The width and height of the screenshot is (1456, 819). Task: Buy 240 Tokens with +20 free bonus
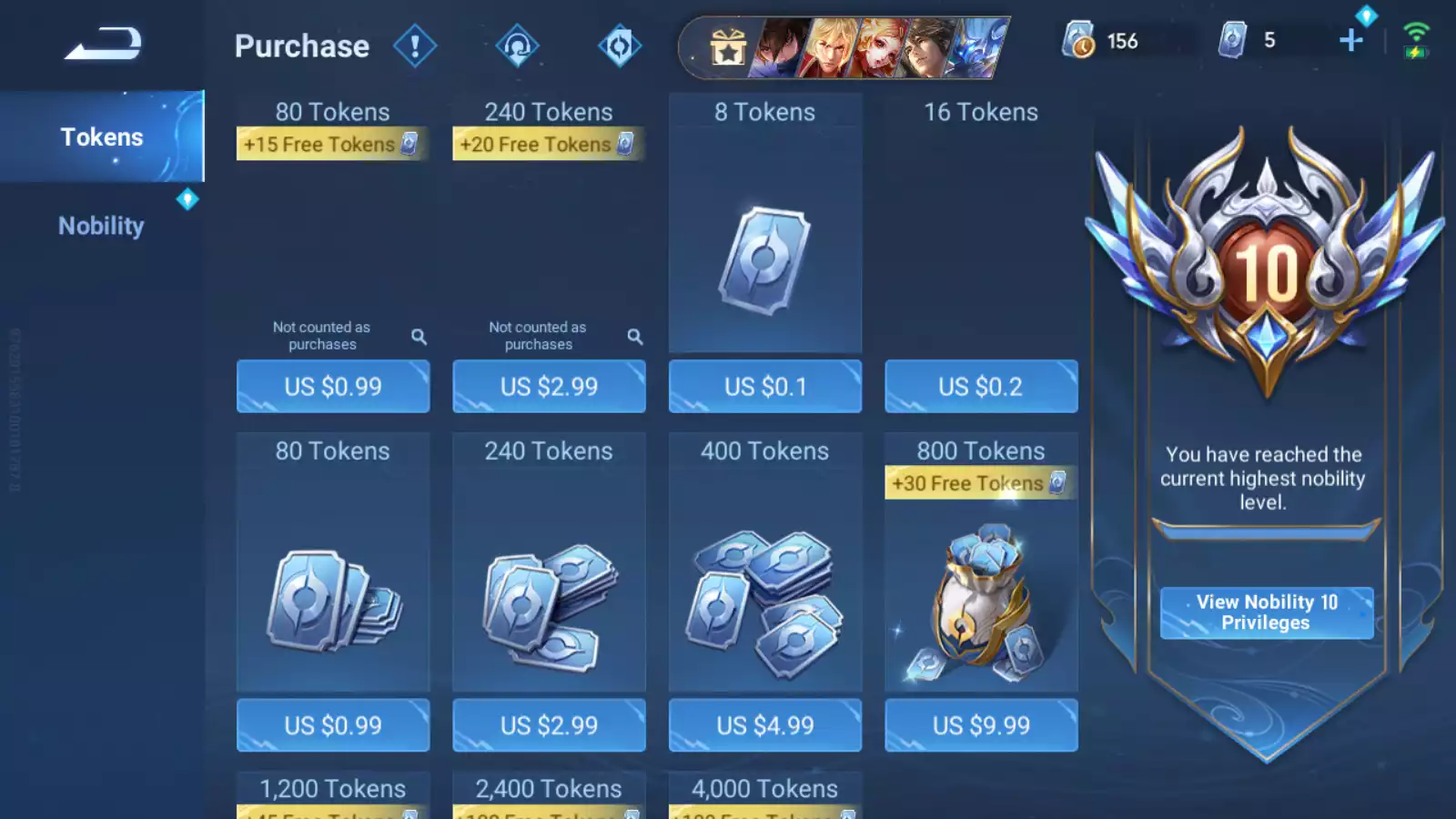click(x=549, y=387)
